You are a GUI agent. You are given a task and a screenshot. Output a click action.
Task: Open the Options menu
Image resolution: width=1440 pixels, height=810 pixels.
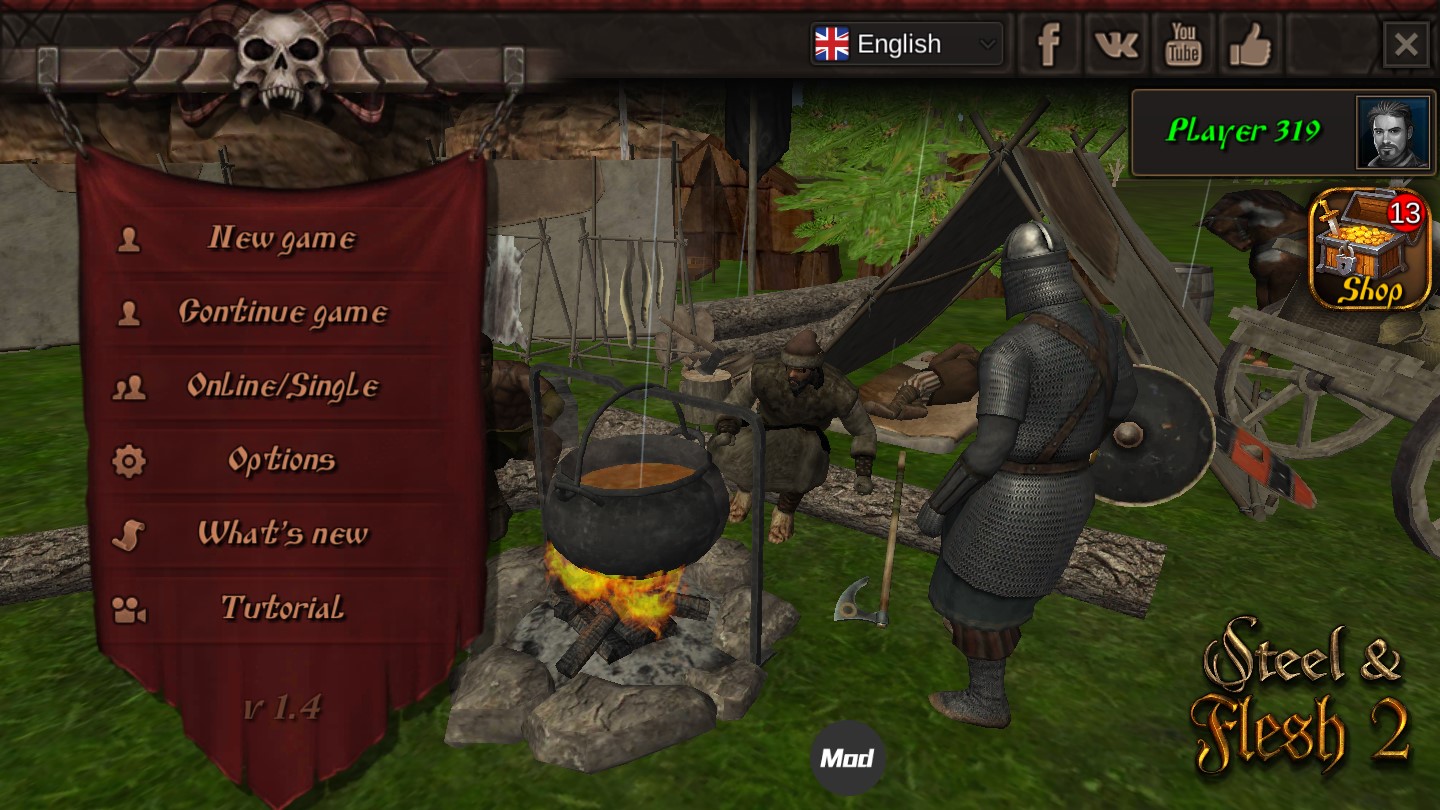[x=281, y=460]
